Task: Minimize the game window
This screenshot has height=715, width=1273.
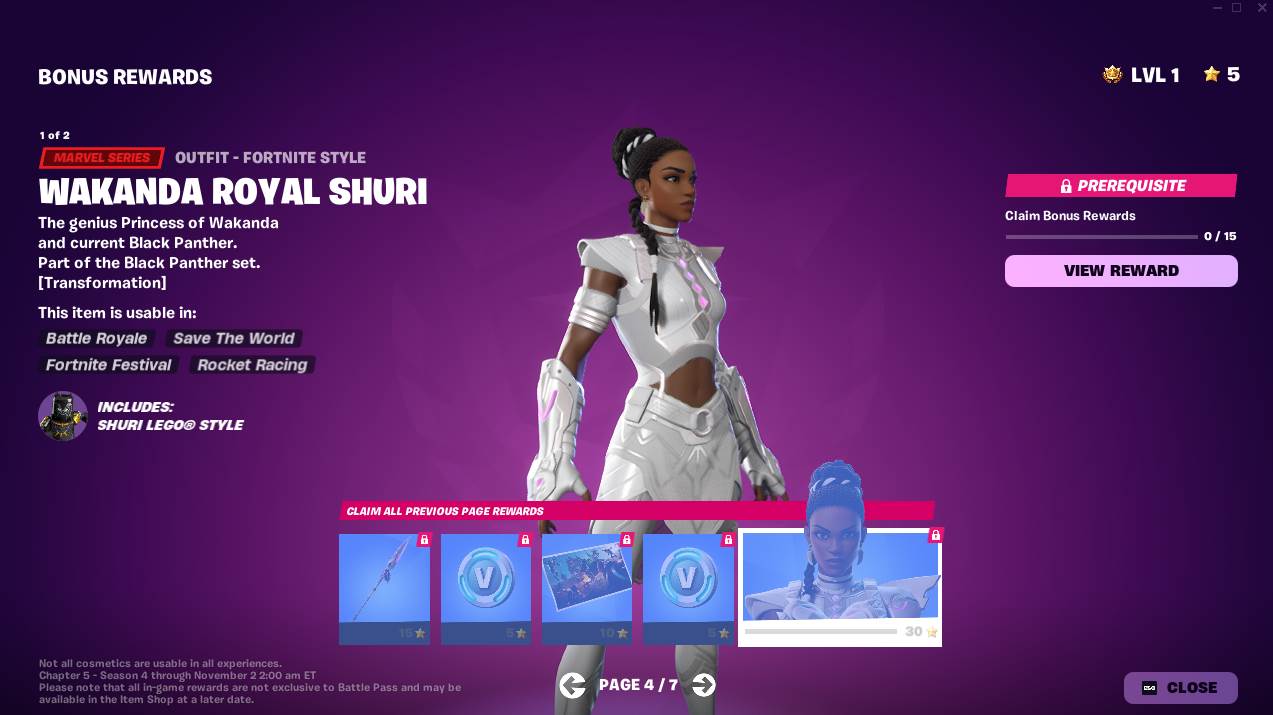Action: point(1215,8)
